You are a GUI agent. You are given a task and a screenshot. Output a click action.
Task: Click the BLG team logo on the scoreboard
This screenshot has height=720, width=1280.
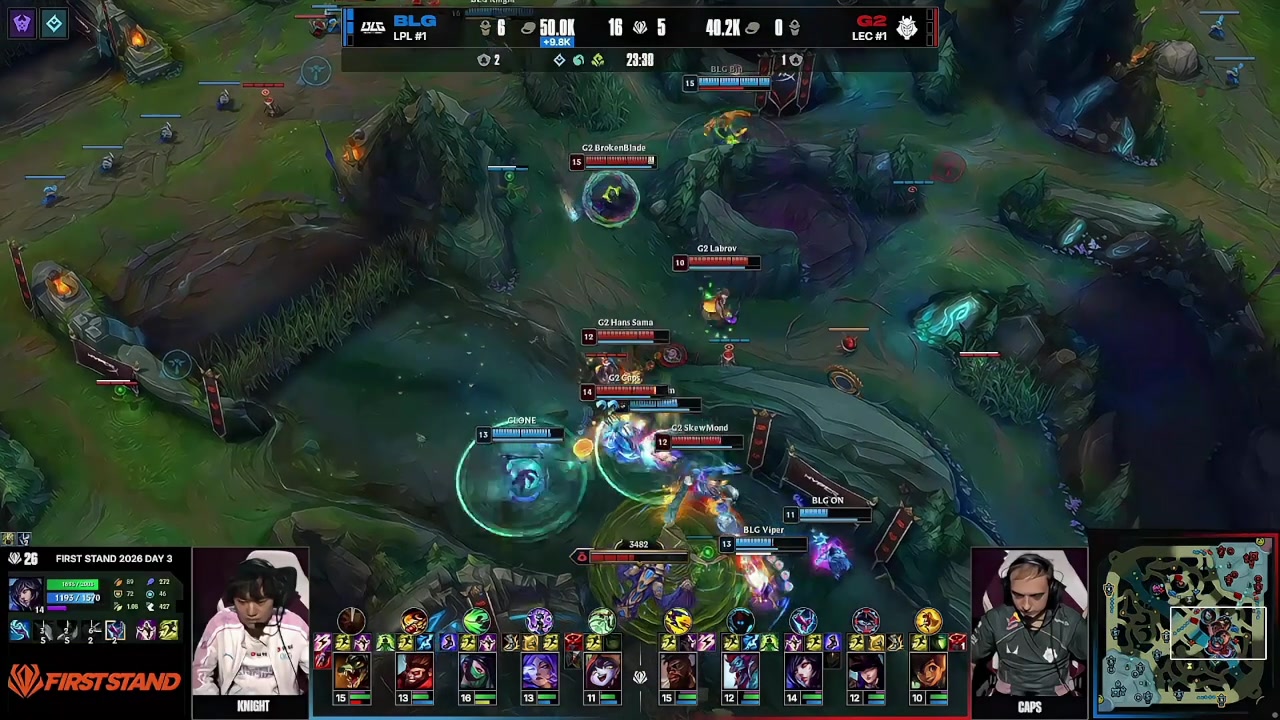pyautogui.click(x=373, y=28)
